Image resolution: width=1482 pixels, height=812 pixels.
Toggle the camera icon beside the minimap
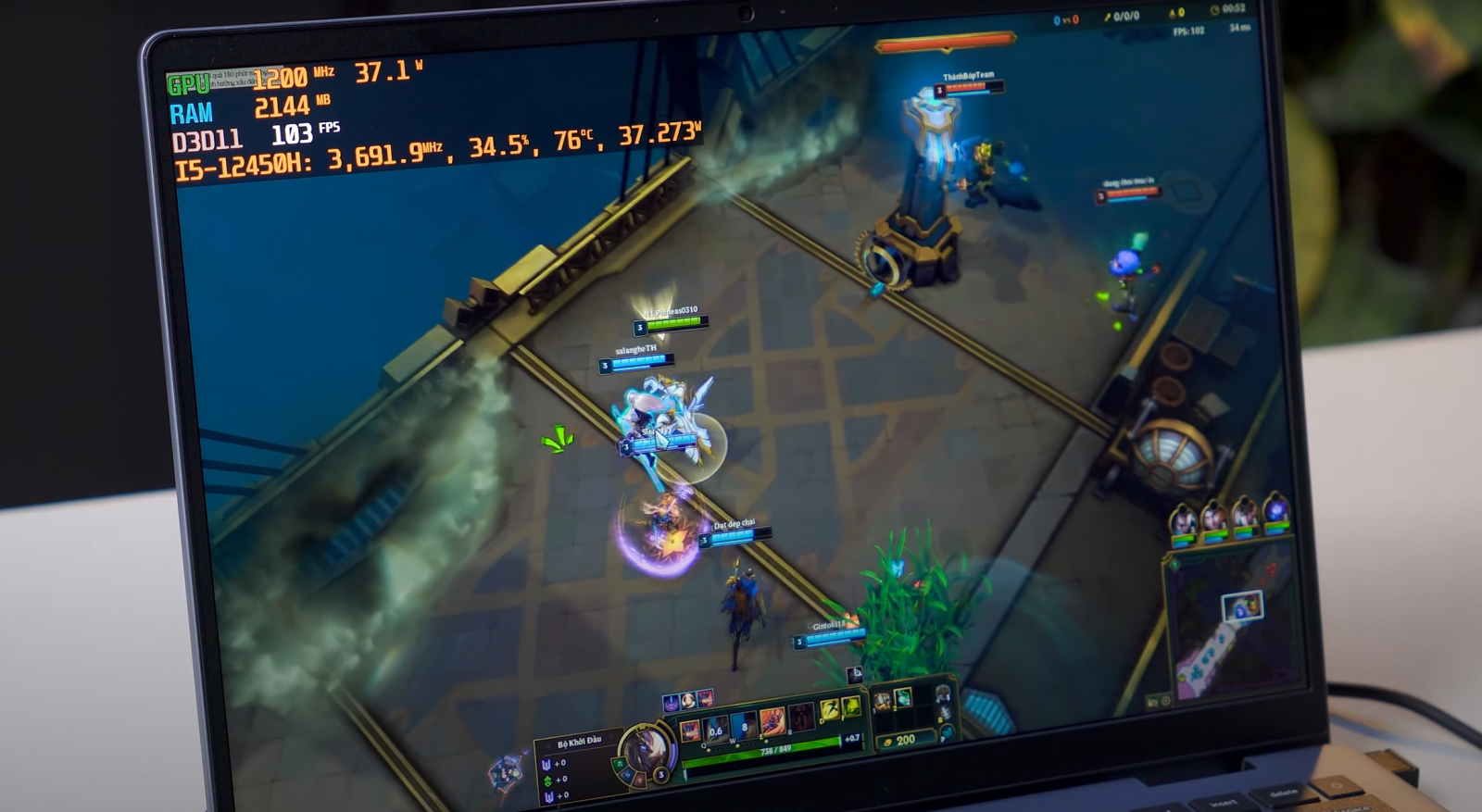pyautogui.click(x=1152, y=704)
